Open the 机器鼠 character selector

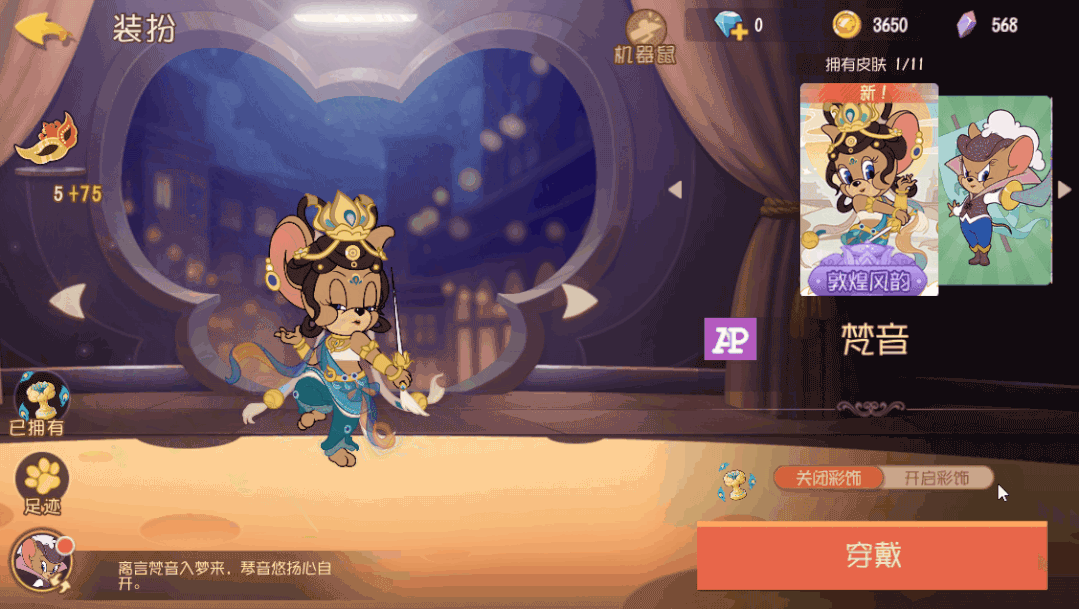click(x=645, y=36)
